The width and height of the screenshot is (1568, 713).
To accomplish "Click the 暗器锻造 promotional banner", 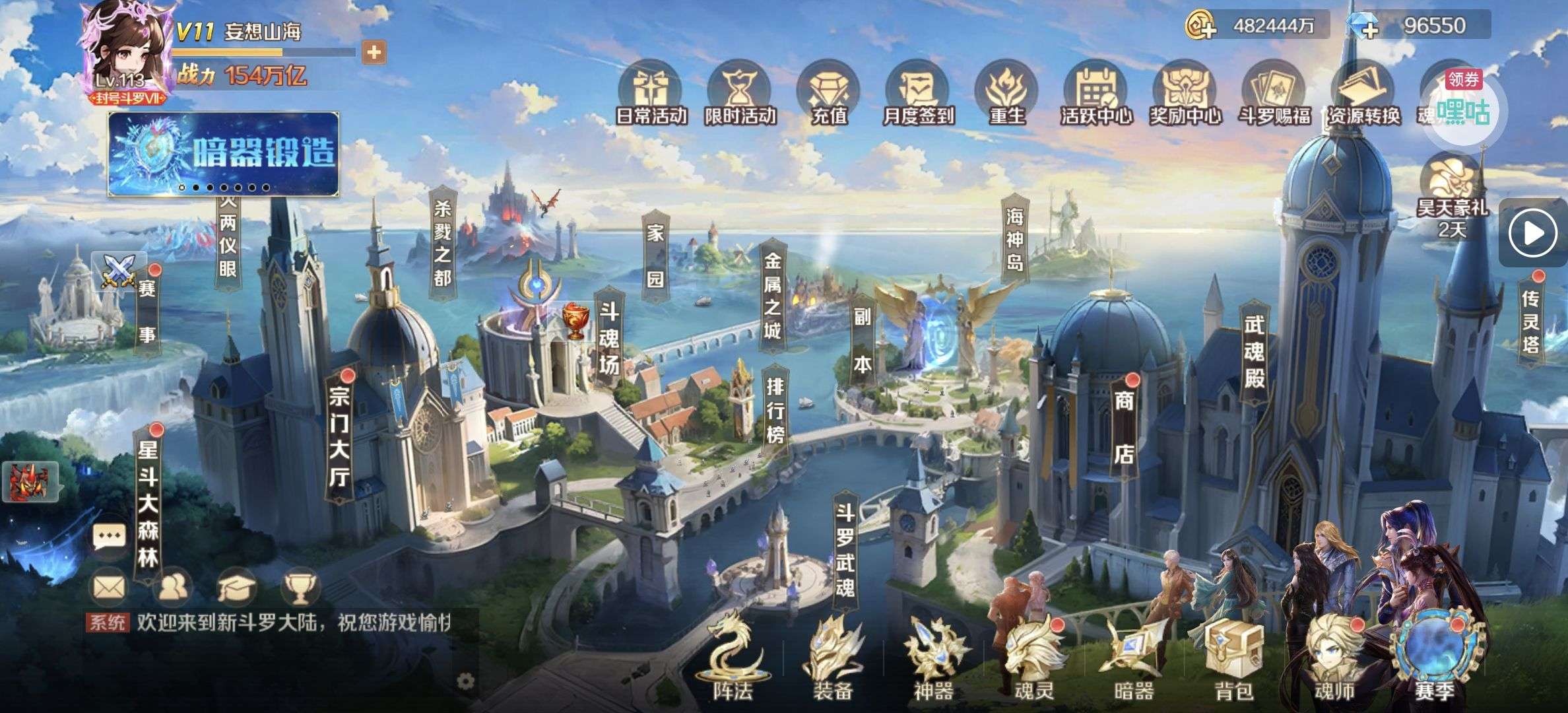I will coord(224,154).
